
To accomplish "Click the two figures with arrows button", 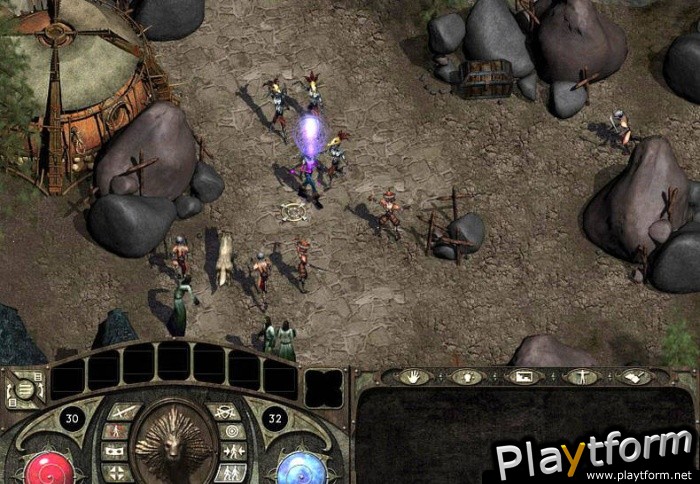I will 232,451.
